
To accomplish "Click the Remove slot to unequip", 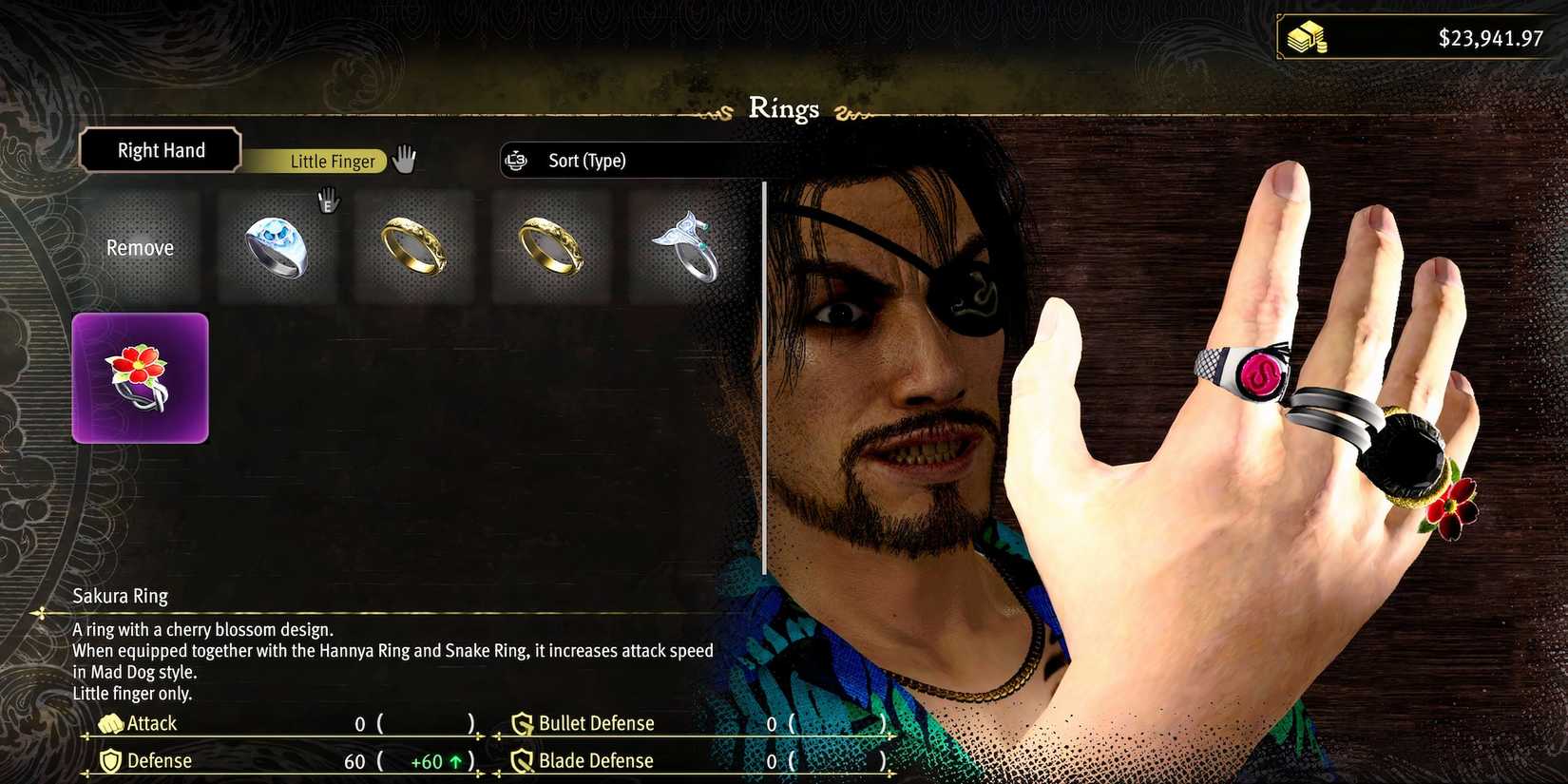I will [140, 247].
